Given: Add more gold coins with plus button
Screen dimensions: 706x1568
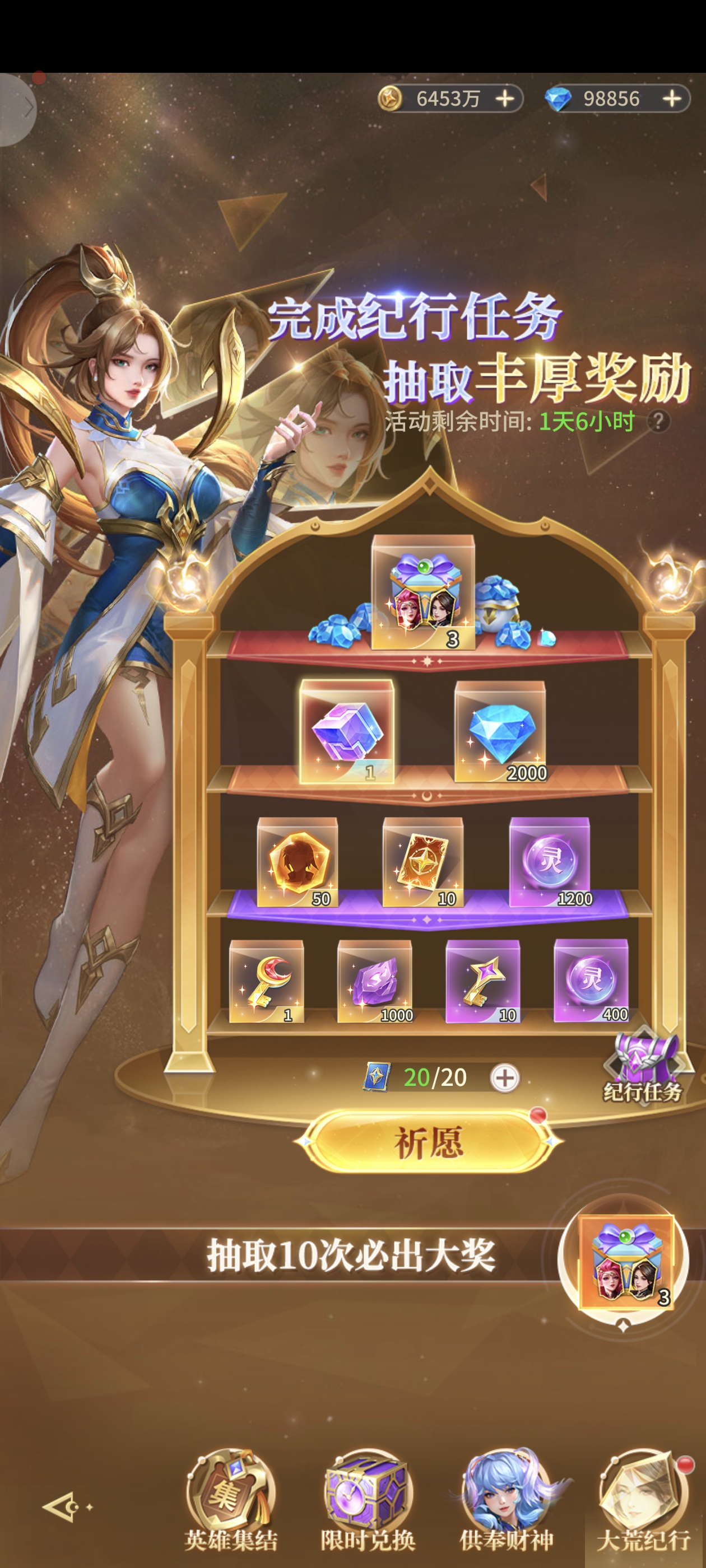Looking at the screenshot, I should (x=505, y=99).
